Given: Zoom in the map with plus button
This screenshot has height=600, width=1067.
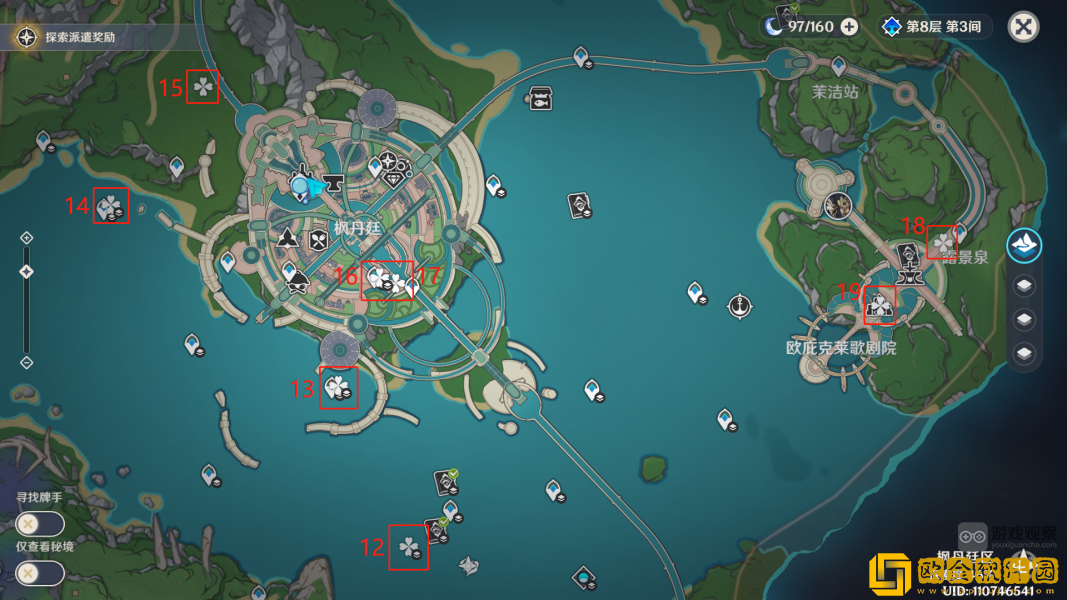Looking at the screenshot, I should tap(27, 238).
